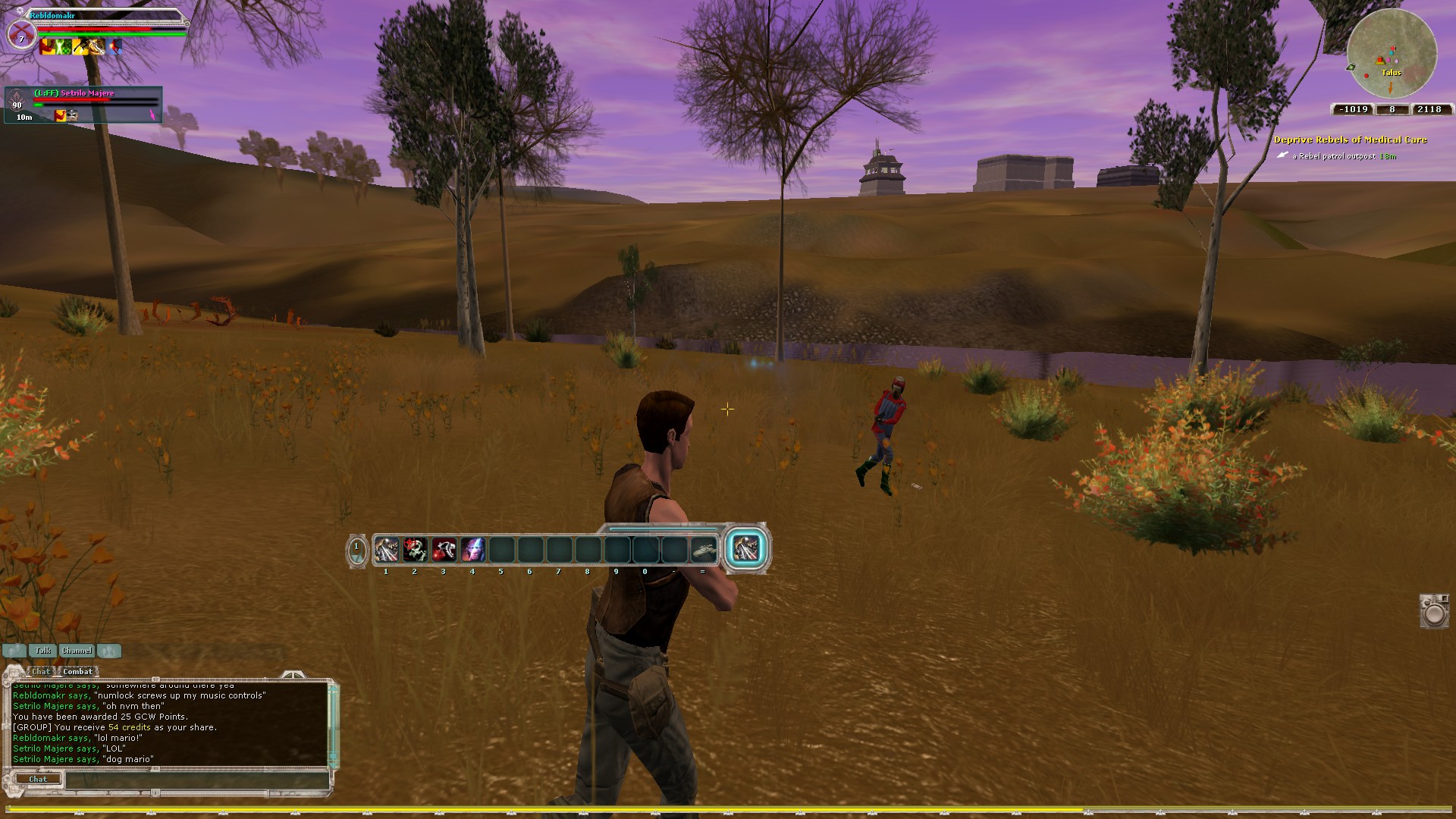Switch toolbar pane using the number 1 selector

pos(356,550)
